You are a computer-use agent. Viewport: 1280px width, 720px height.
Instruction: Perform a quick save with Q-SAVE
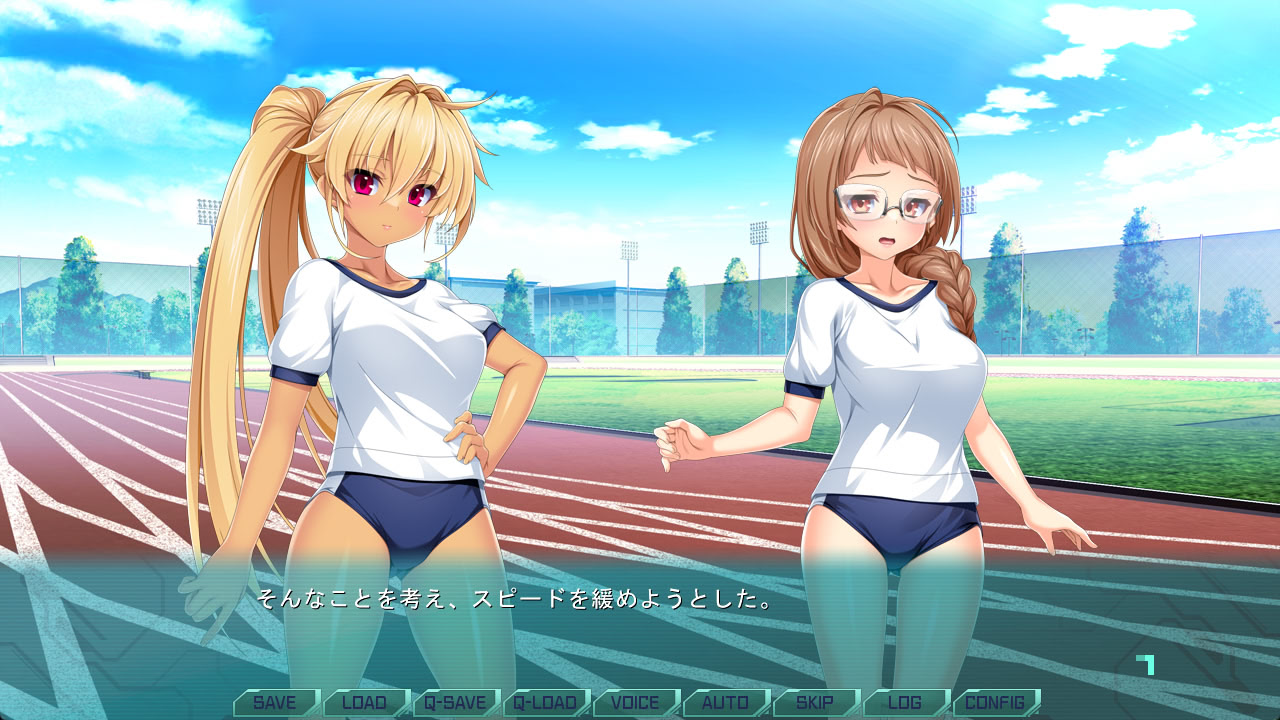pyautogui.click(x=455, y=703)
